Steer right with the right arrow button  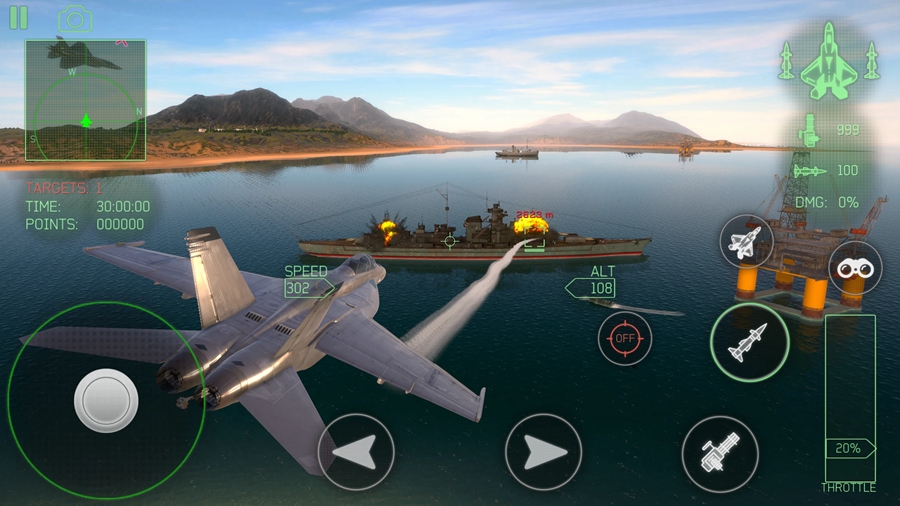pos(543,451)
